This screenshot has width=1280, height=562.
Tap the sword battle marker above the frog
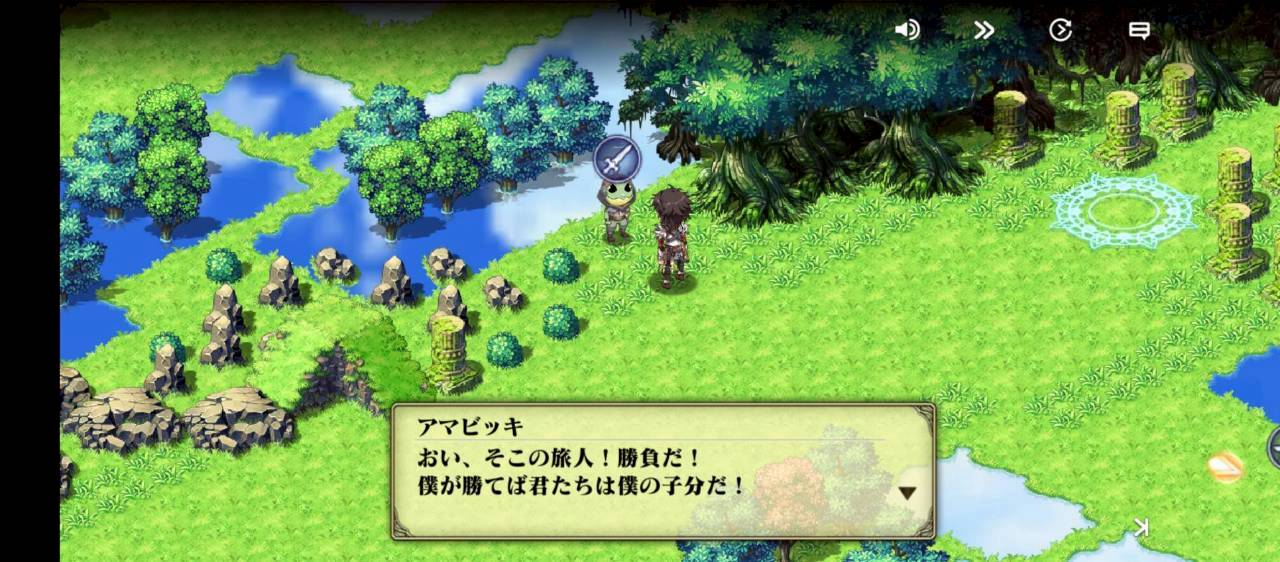click(x=616, y=159)
